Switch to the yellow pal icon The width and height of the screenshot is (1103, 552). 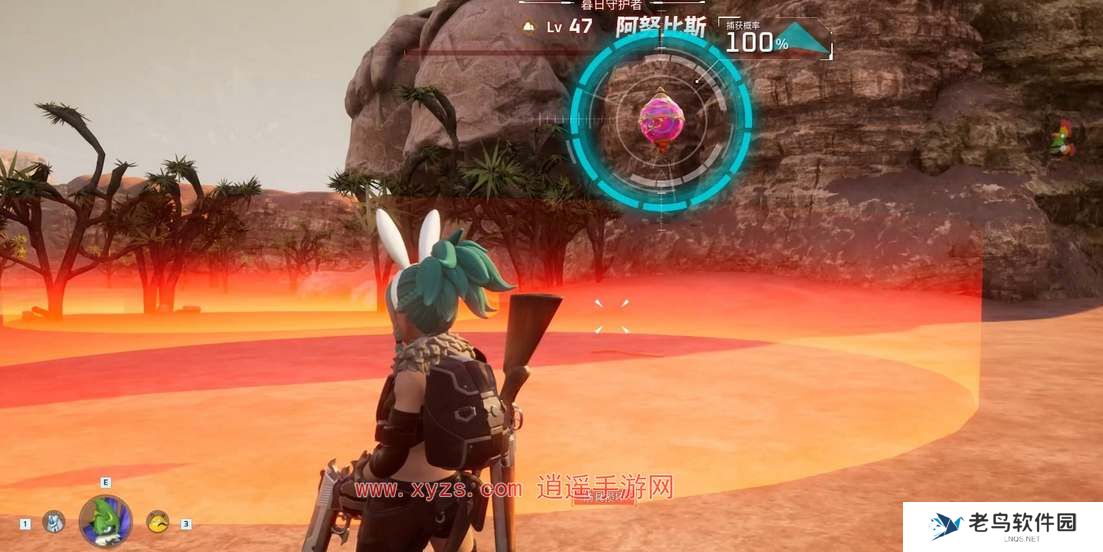[x=157, y=521]
